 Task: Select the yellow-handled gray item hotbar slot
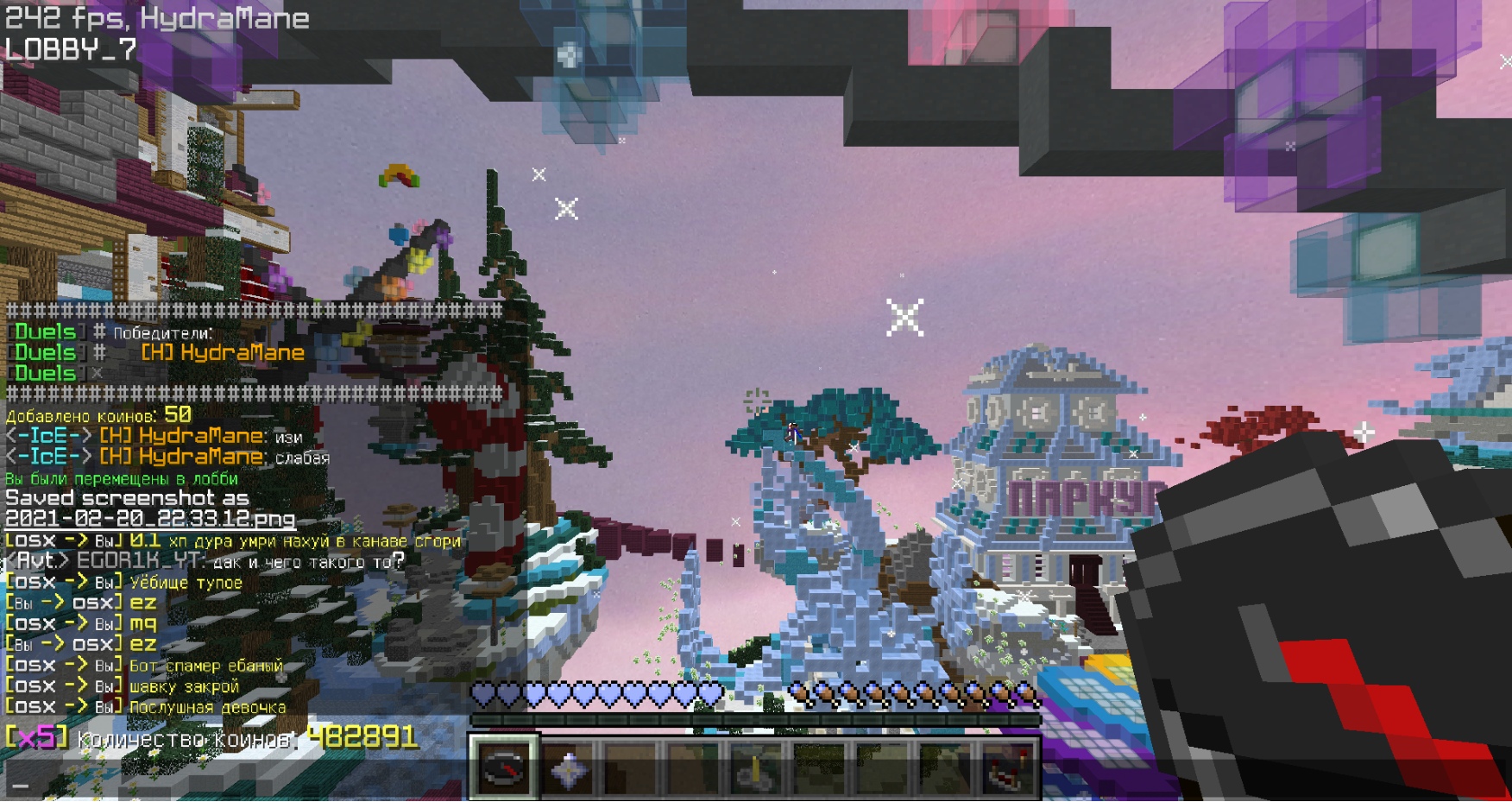pos(756,769)
